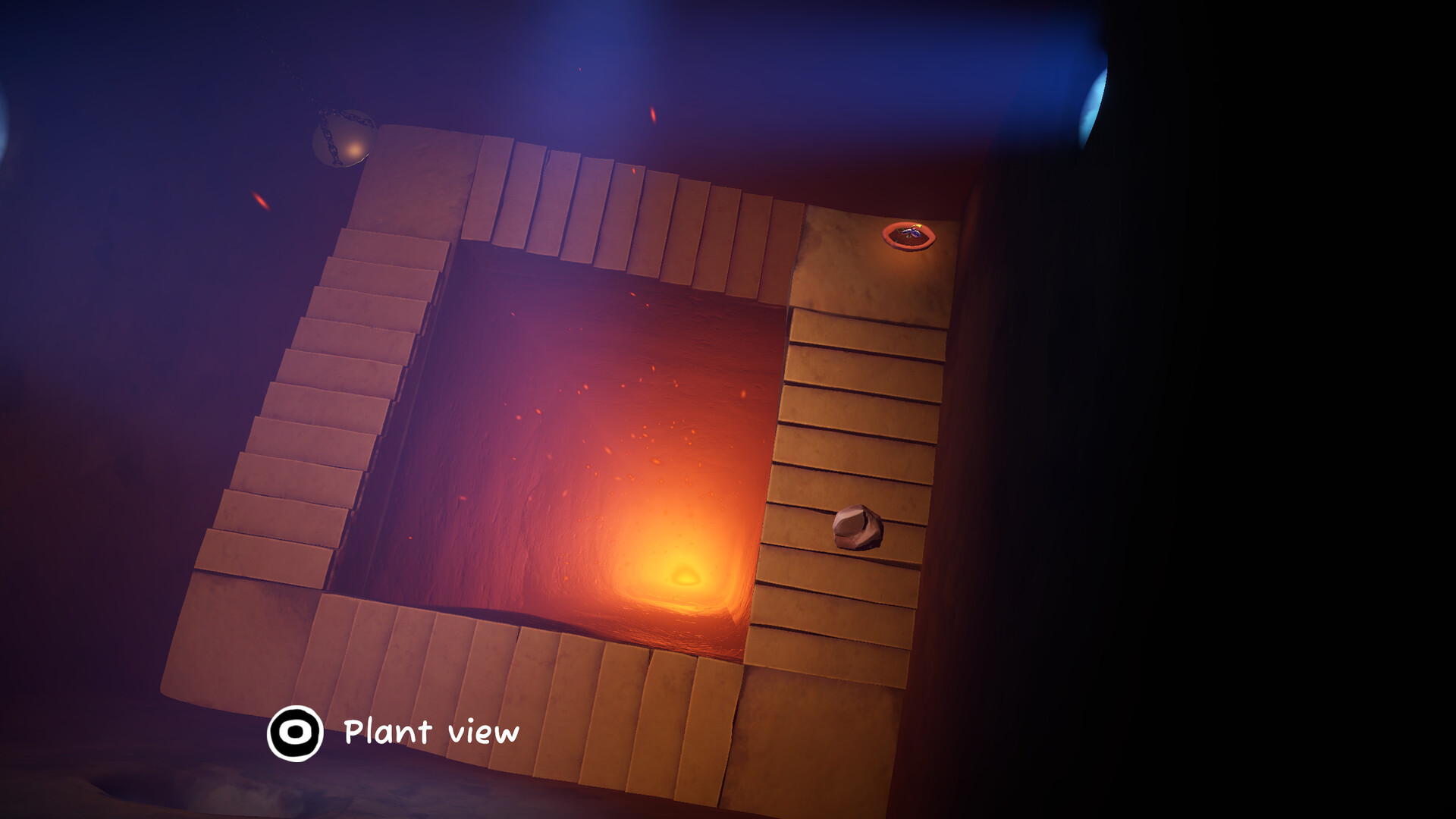1456x819 pixels.
Task: Click the yellow bud on the sprouting plant
Action: (918, 226)
